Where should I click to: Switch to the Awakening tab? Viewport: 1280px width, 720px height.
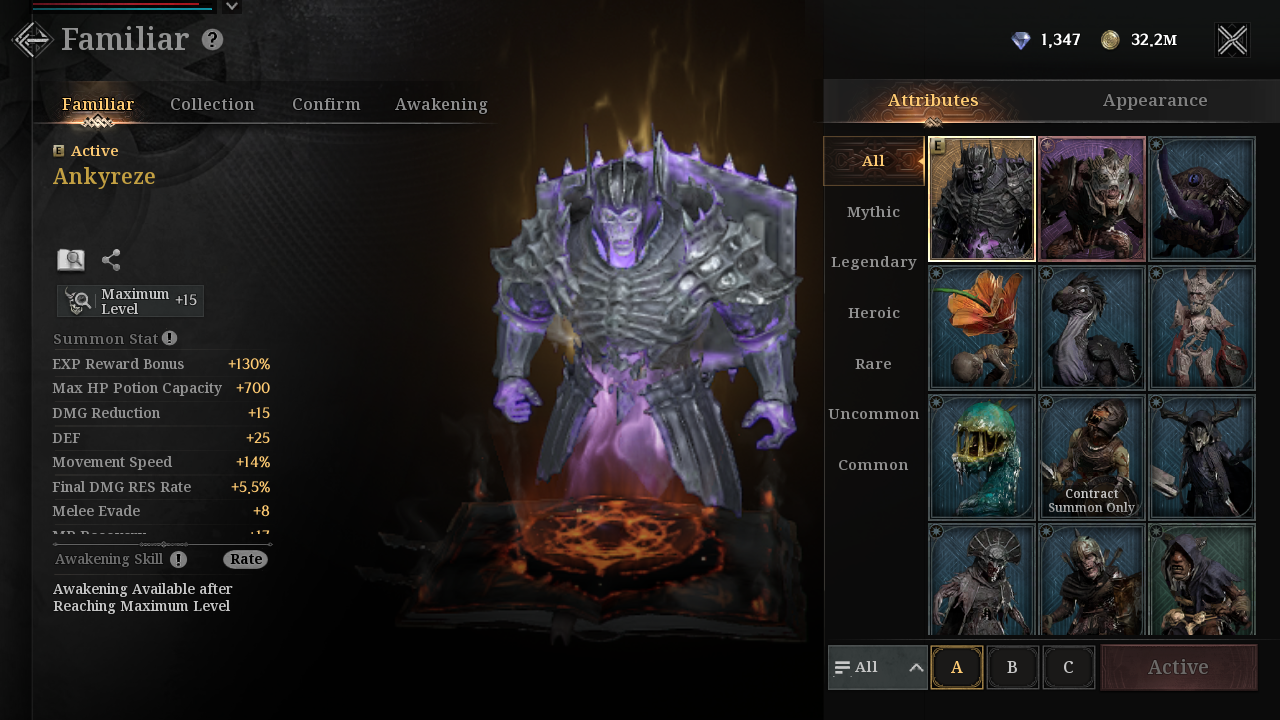(441, 104)
